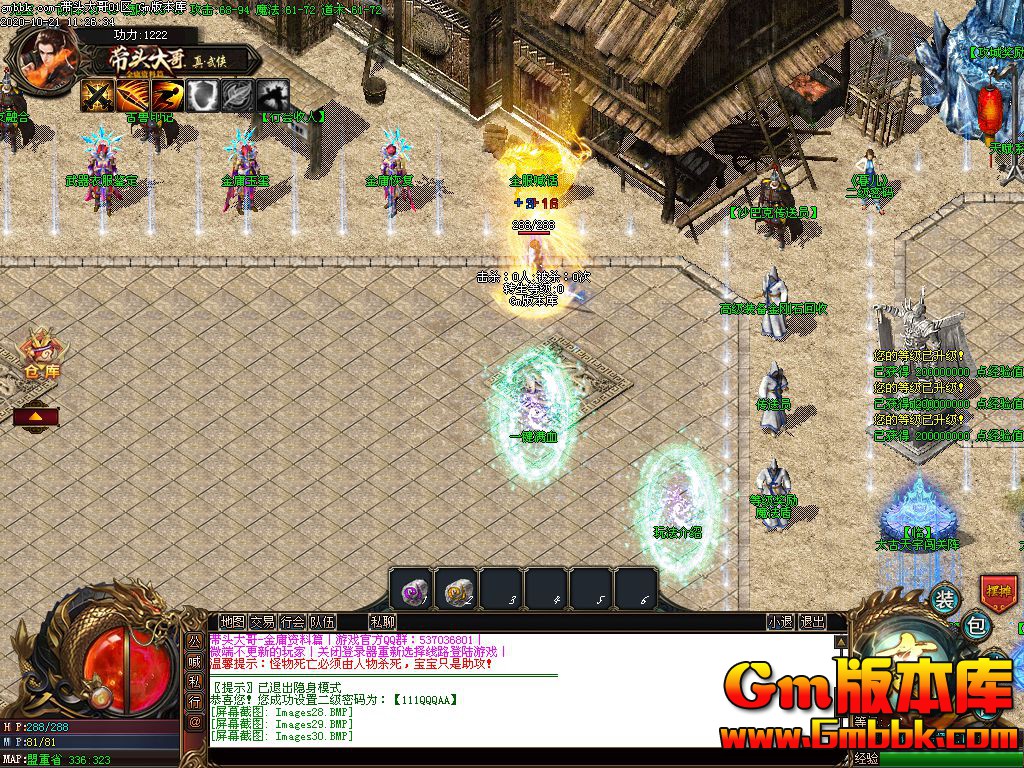Select the grey shield skill icon

click(x=202, y=96)
